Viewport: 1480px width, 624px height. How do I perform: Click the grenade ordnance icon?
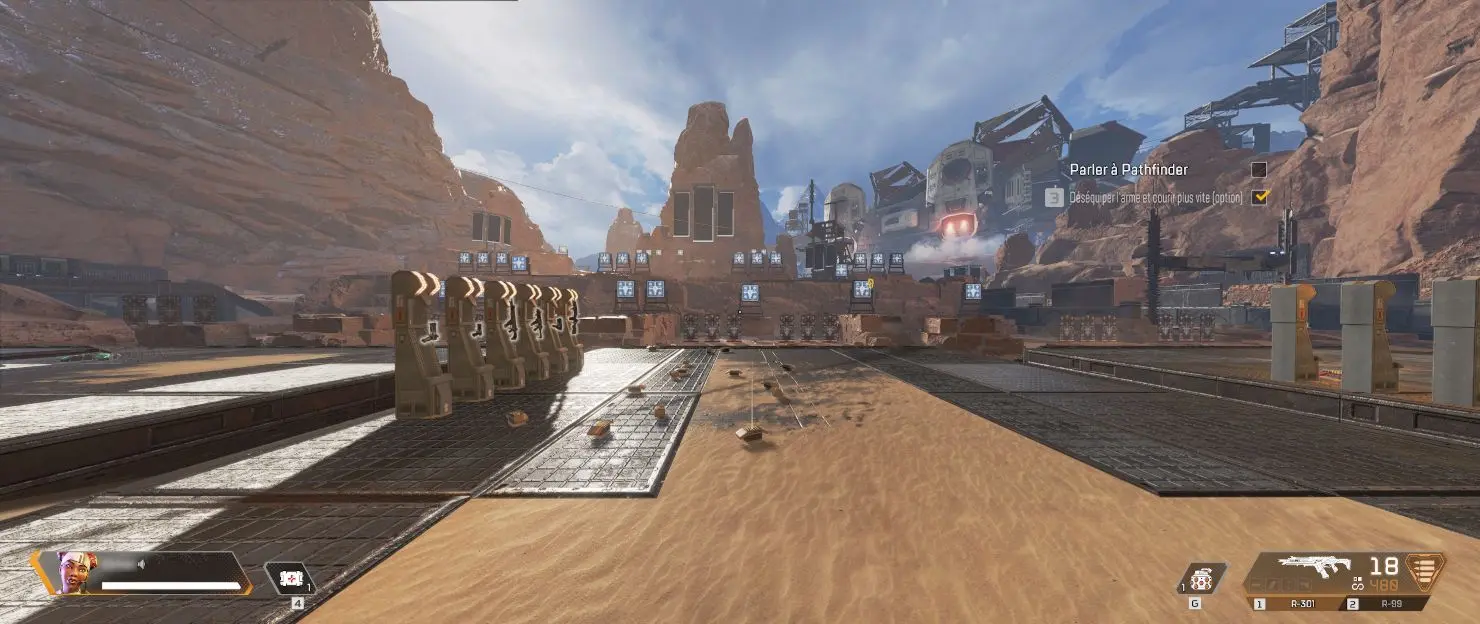1200,579
